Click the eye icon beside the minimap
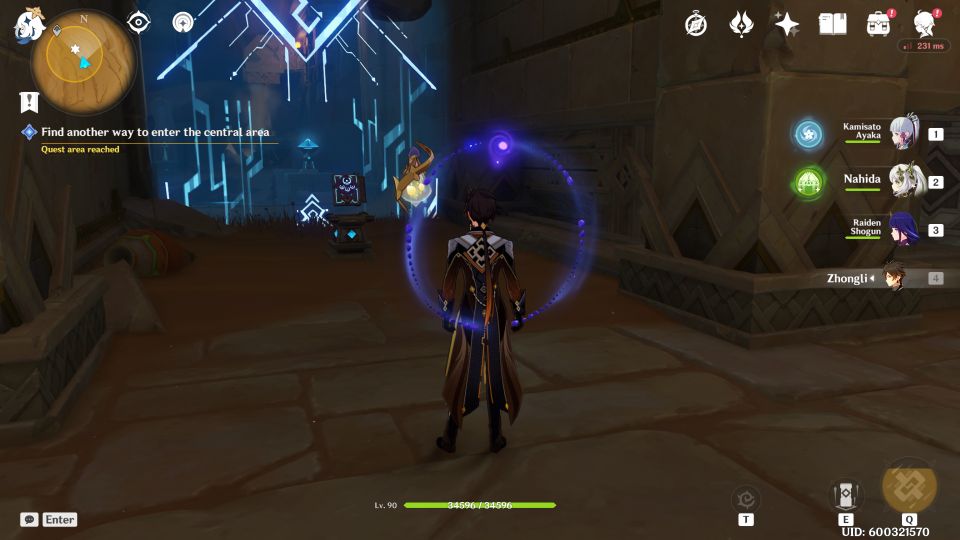 (x=138, y=23)
